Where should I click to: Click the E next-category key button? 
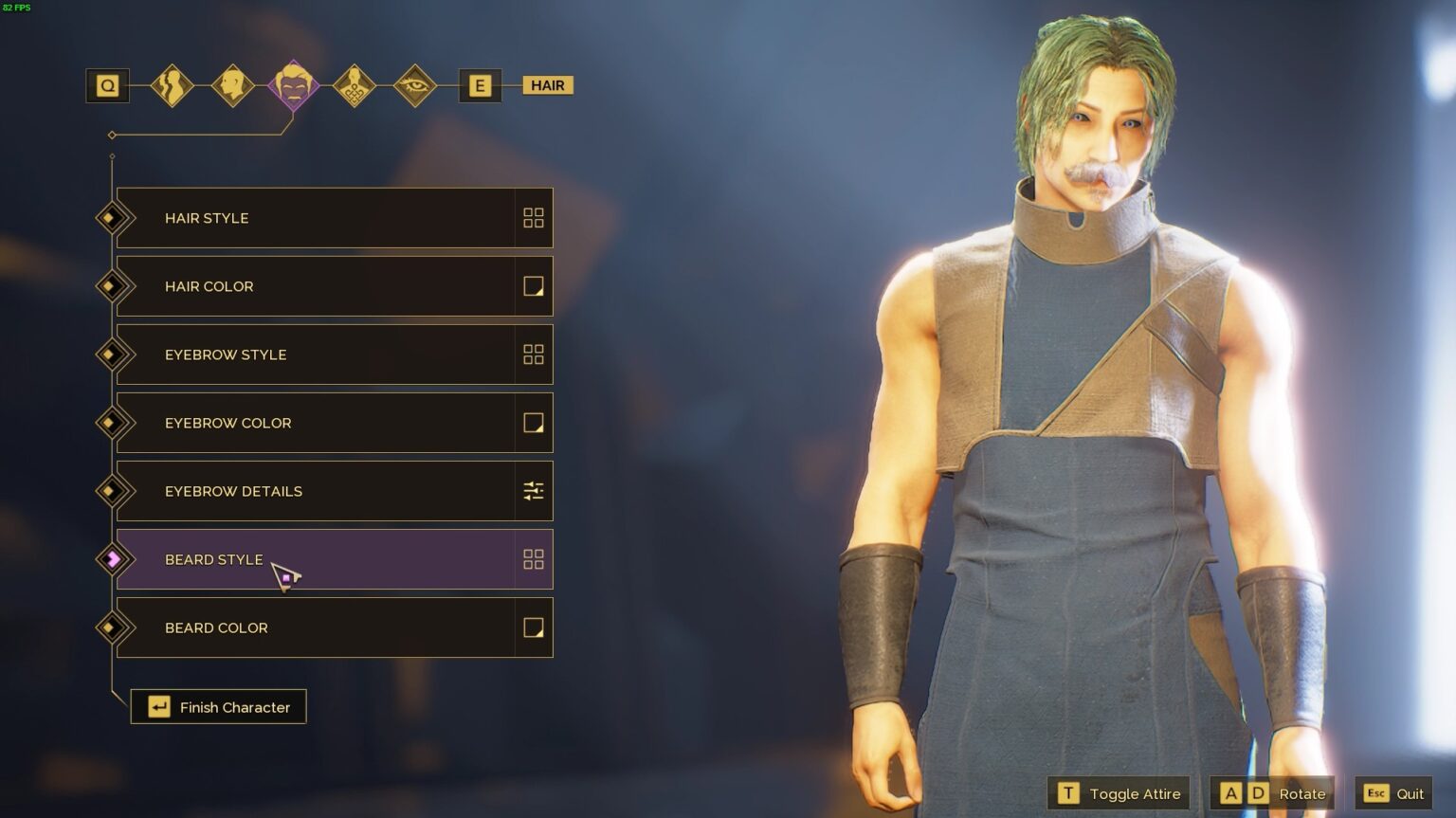coord(480,85)
